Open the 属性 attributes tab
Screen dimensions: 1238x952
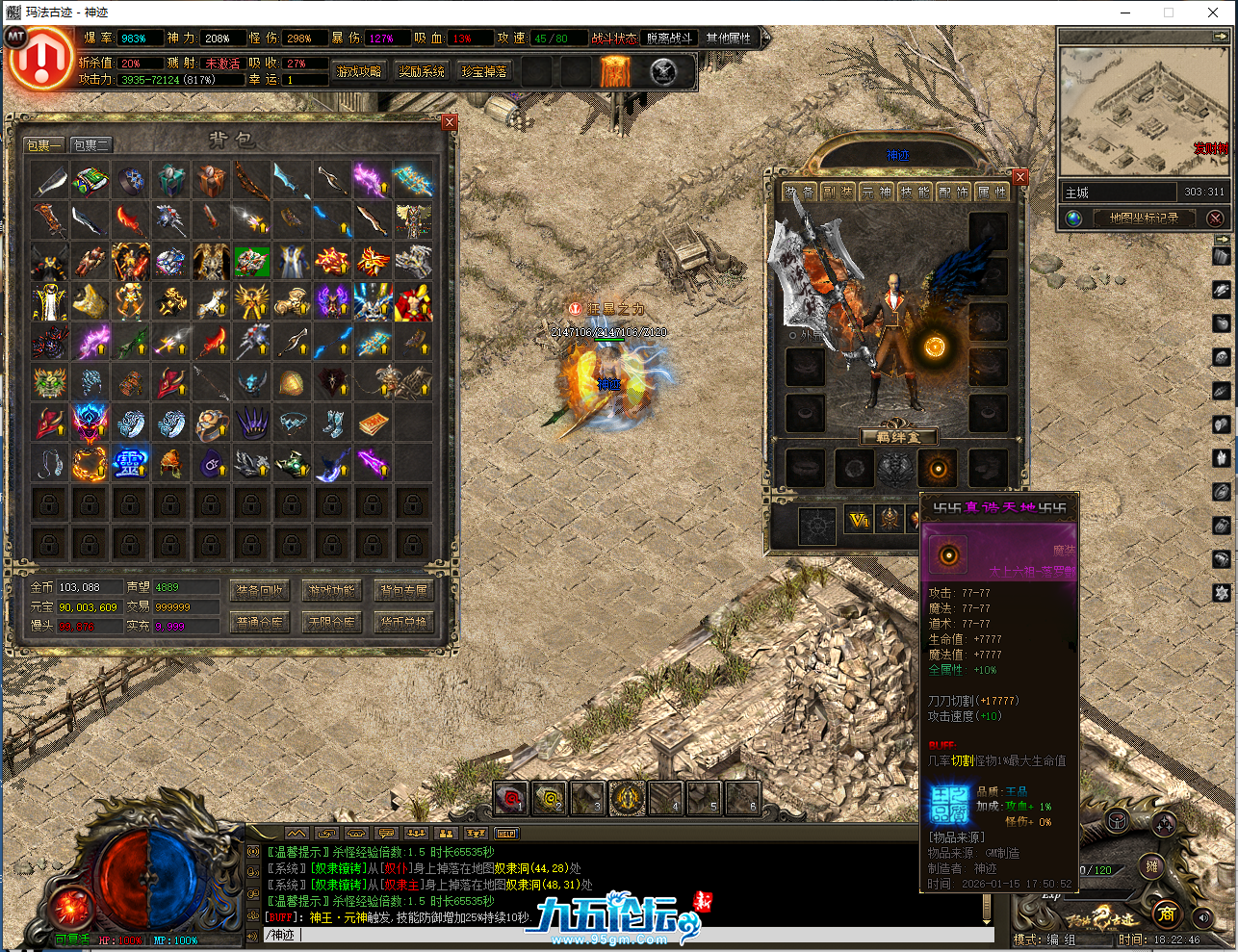click(992, 193)
